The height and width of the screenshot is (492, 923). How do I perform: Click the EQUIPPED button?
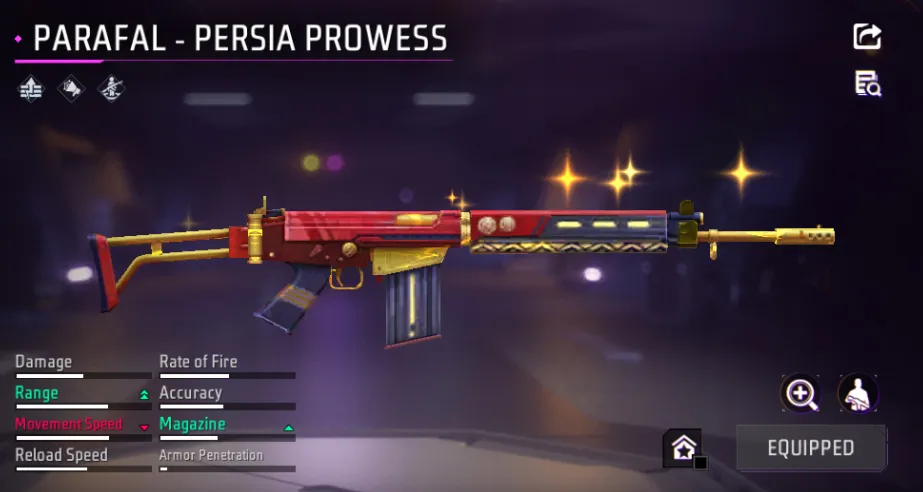[811, 447]
